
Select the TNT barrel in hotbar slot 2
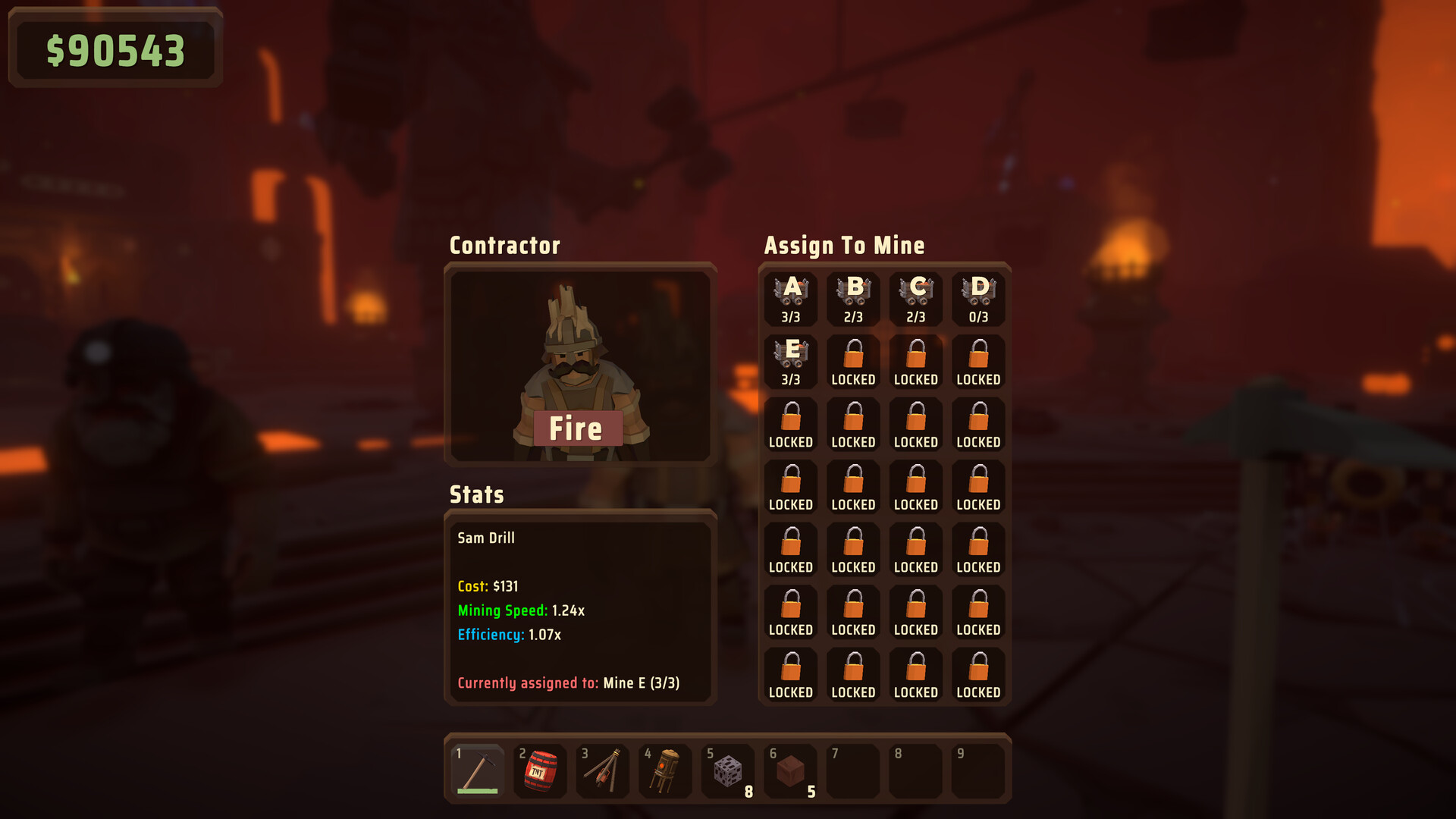[x=541, y=770]
